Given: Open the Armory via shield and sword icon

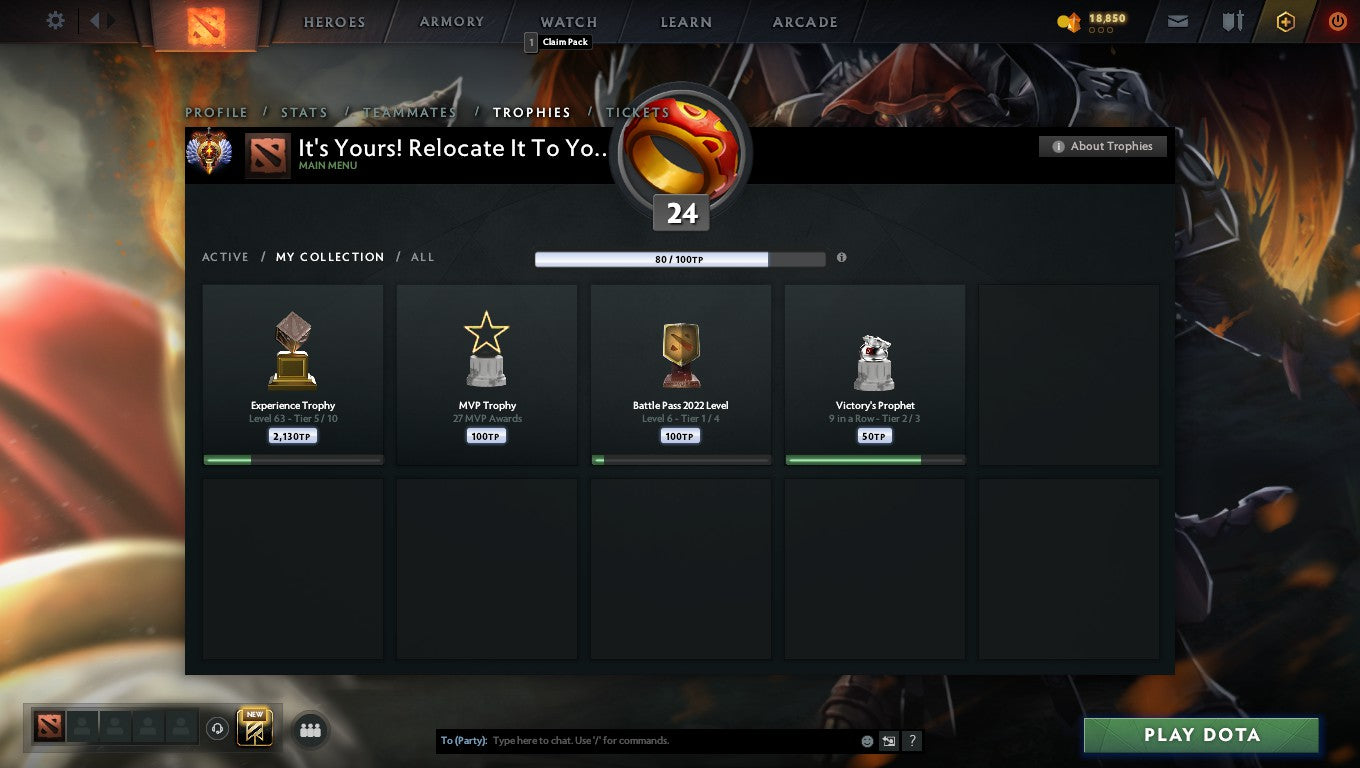Looking at the screenshot, I should click(x=1232, y=21).
